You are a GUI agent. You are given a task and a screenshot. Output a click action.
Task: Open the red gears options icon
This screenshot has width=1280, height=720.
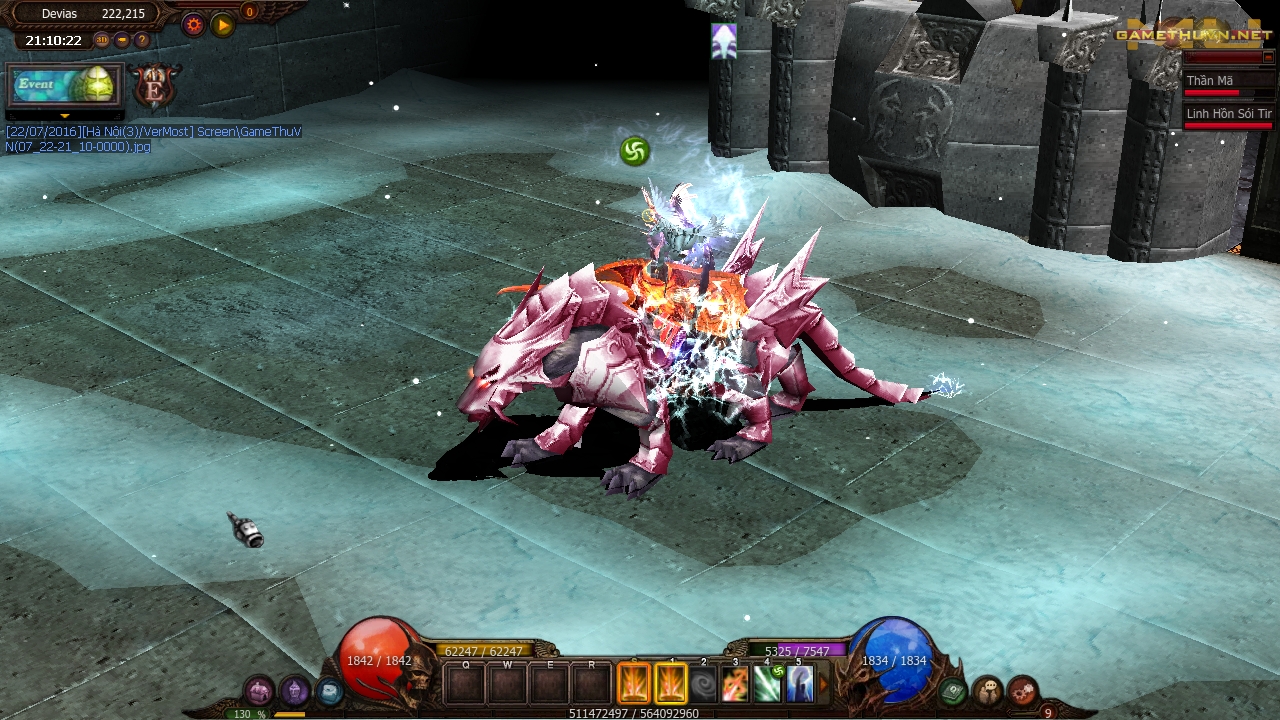(x=1021, y=690)
